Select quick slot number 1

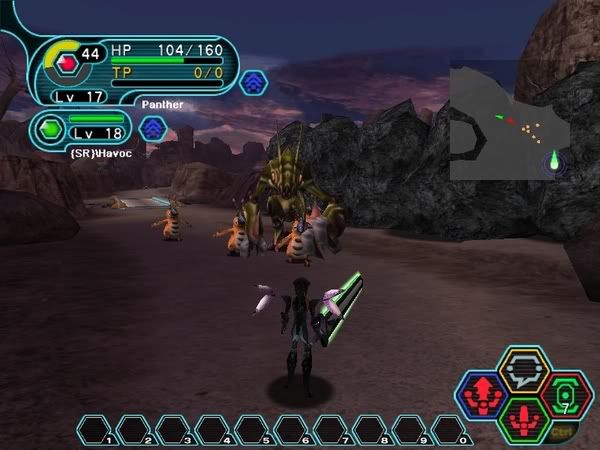(95, 430)
